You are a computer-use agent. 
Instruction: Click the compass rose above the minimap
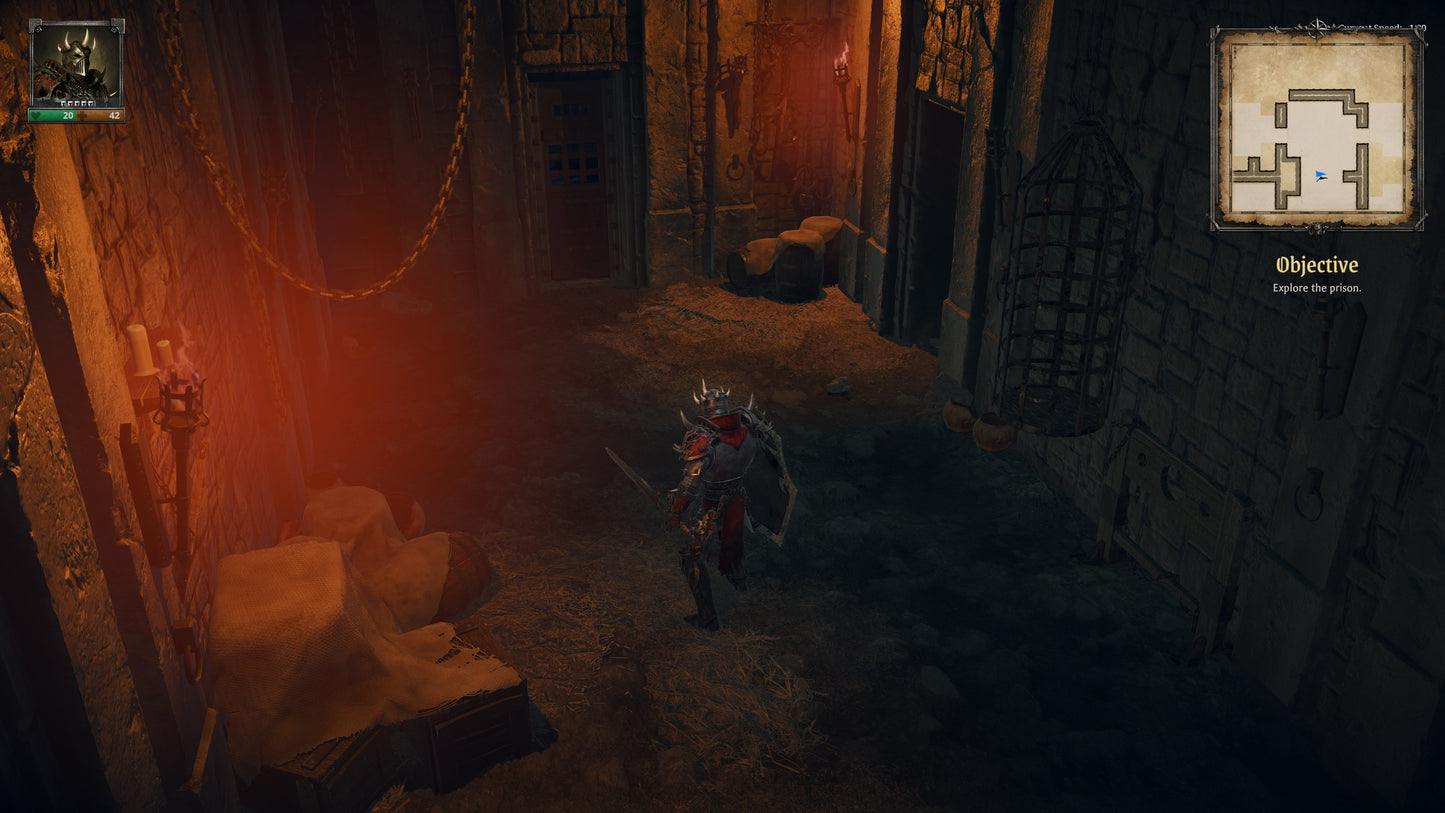(x=1317, y=26)
